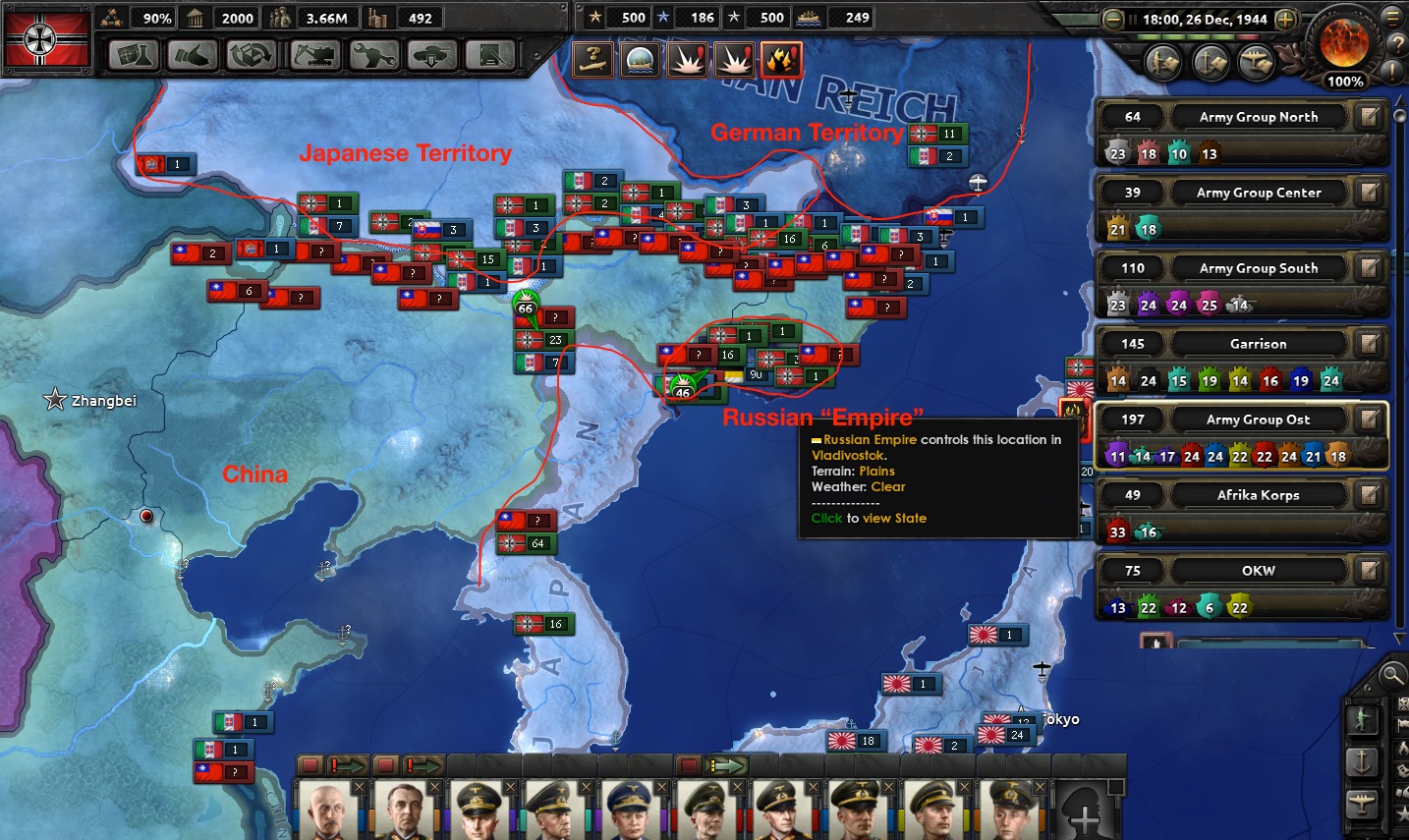Open the Production menu with wrench icon

click(372, 57)
